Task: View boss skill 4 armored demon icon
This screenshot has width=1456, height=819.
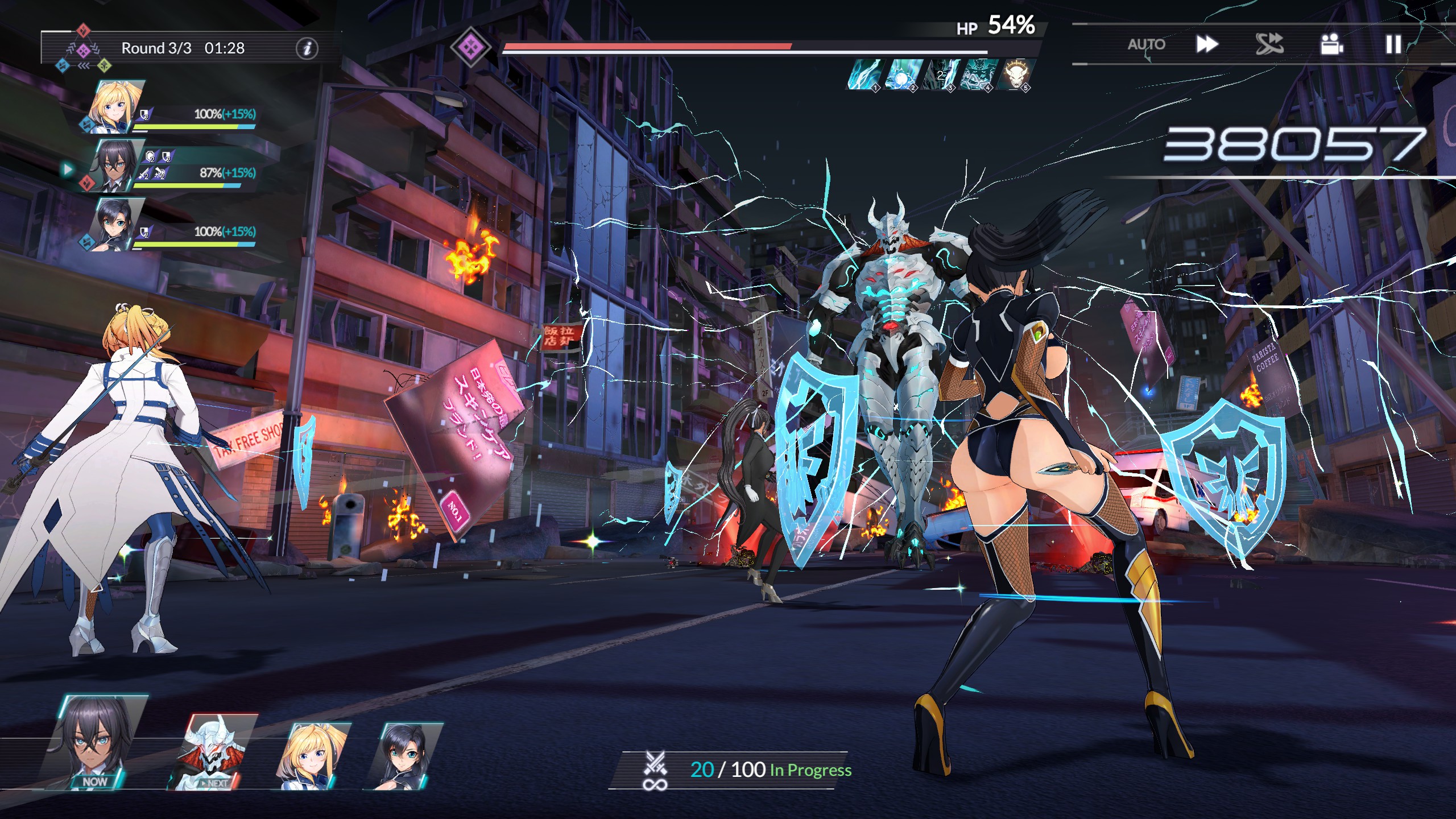Action: pos(976,75)
